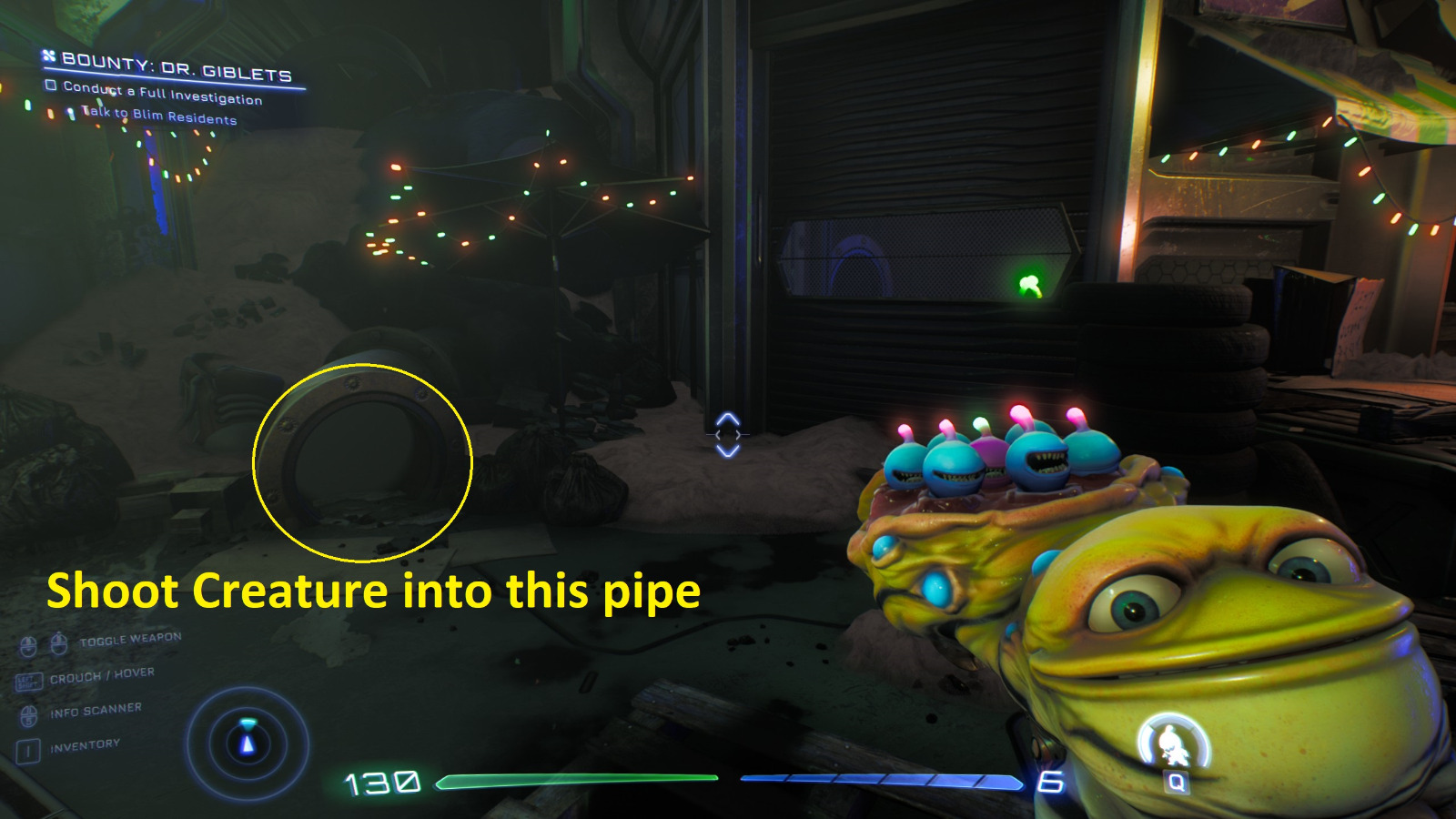The image size is (1456, 819).
Task: Click the I key Inventory icon
Action: [27, 747]
